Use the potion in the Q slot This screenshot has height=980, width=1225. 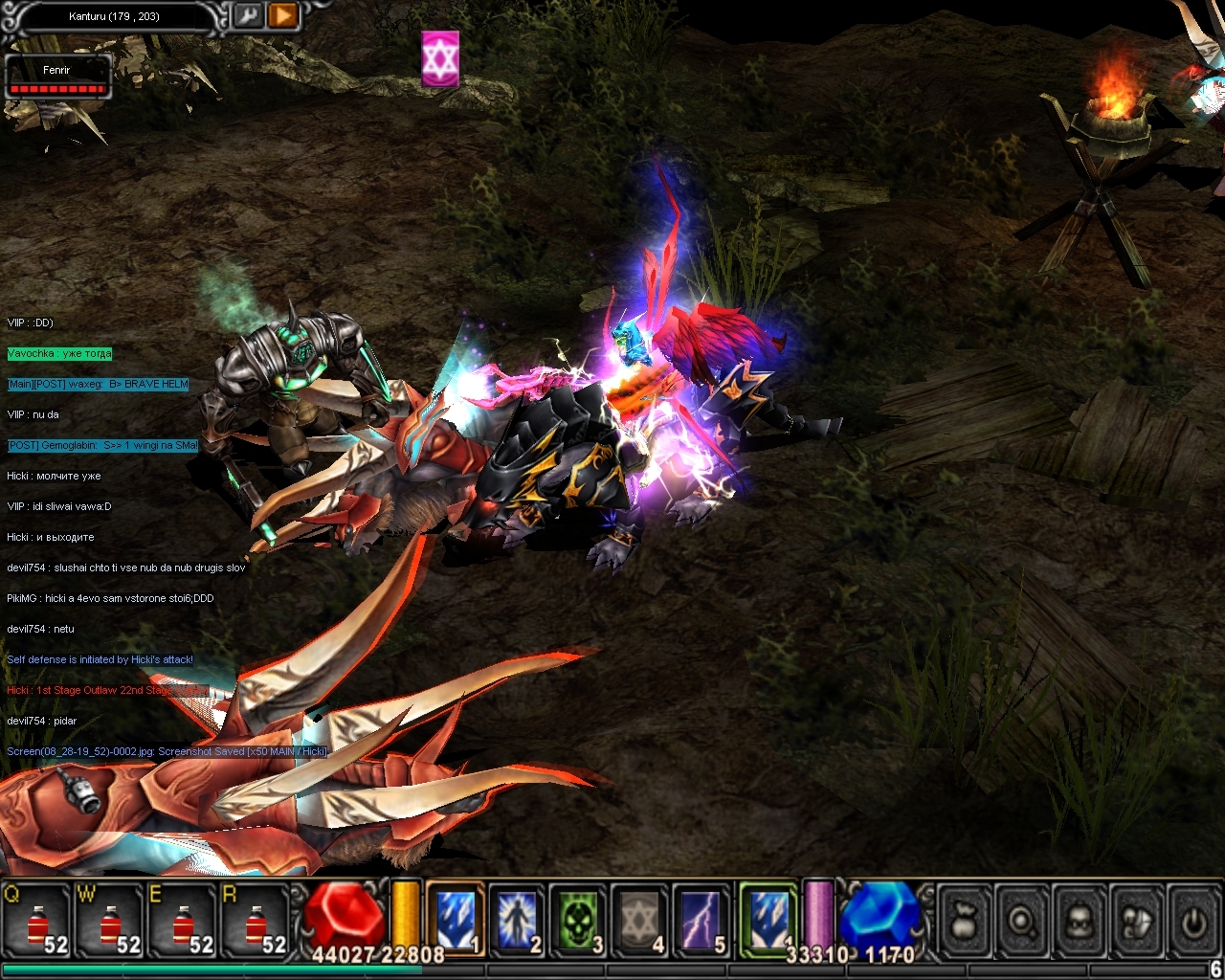[38, 921]
